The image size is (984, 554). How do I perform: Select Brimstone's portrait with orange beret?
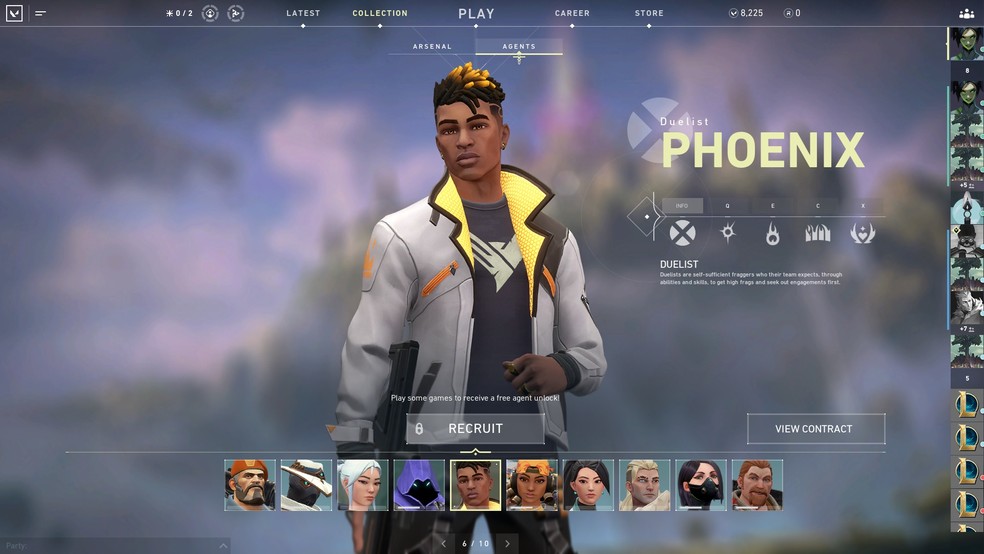250,485
